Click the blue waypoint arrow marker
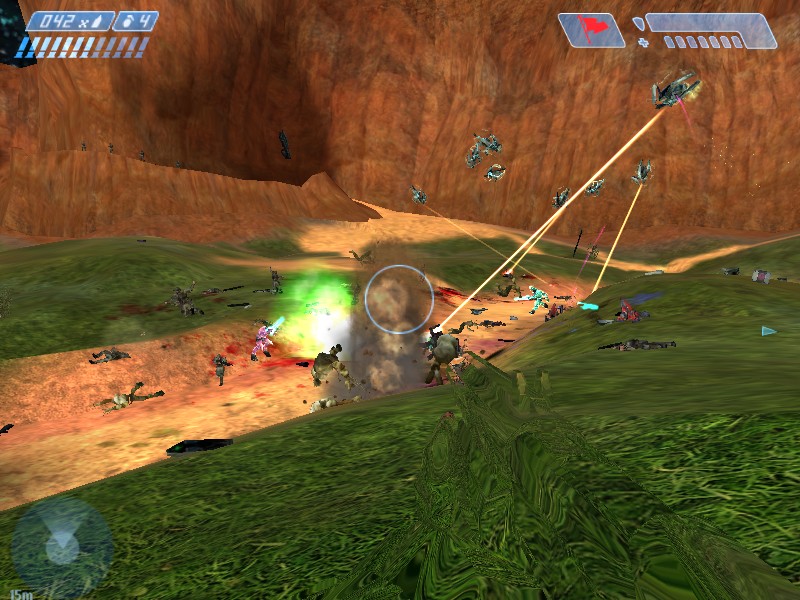This screenshot has height=600, width=800. tap(768, 331)
